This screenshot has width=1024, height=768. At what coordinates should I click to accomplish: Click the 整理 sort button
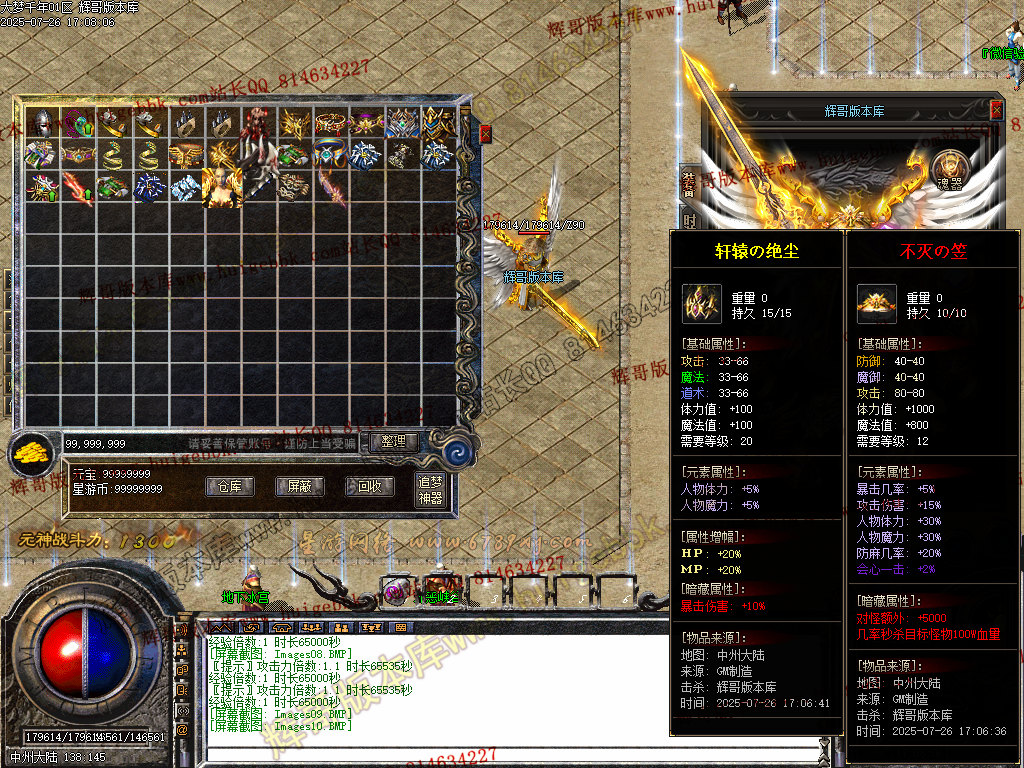click(x=394, y=441)
